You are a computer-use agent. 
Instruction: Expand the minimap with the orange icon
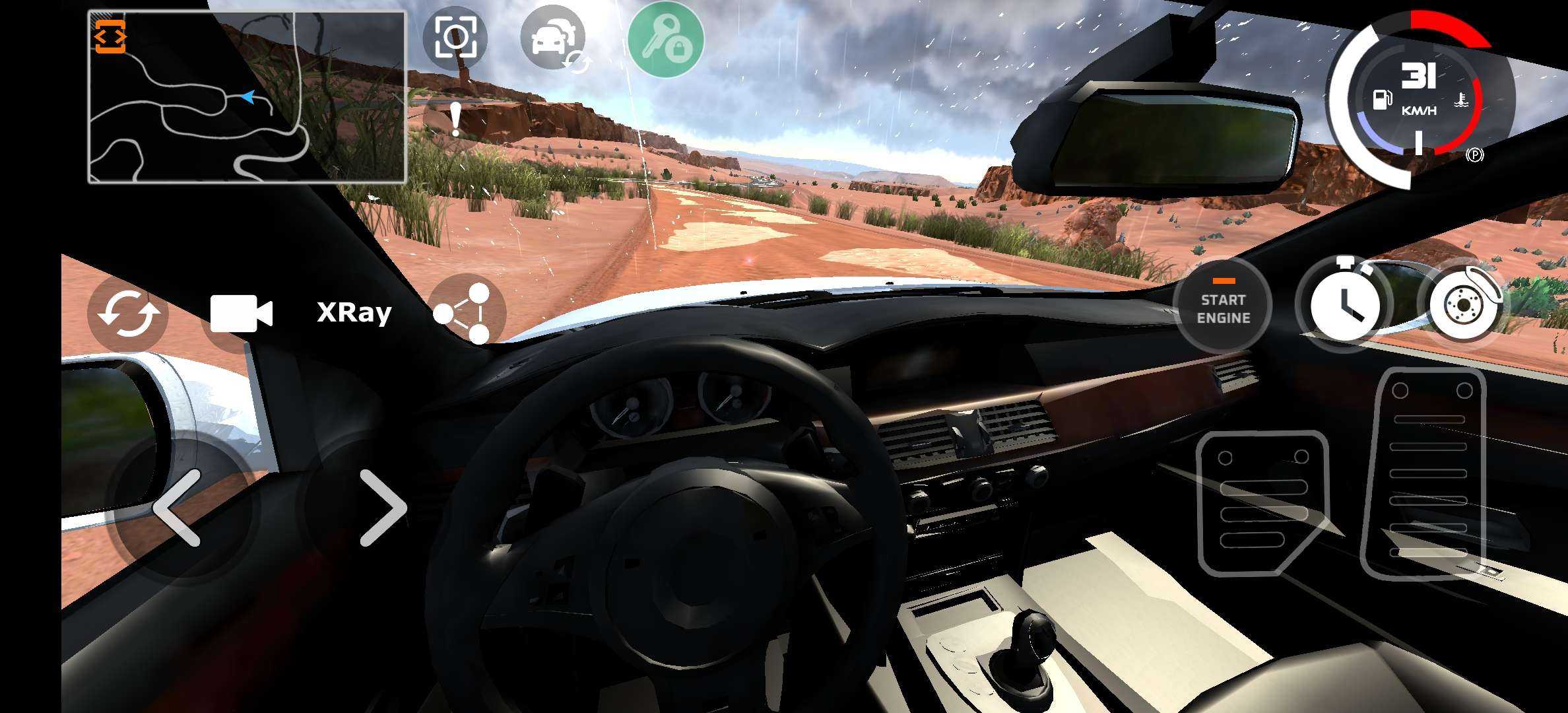point(110,36)
